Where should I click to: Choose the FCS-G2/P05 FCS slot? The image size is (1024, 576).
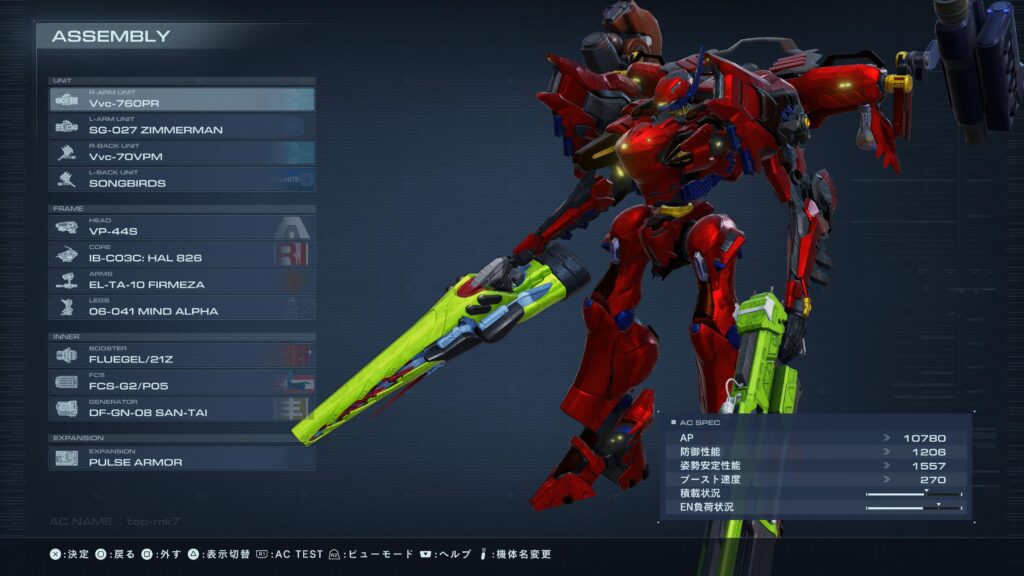(182, 382)
